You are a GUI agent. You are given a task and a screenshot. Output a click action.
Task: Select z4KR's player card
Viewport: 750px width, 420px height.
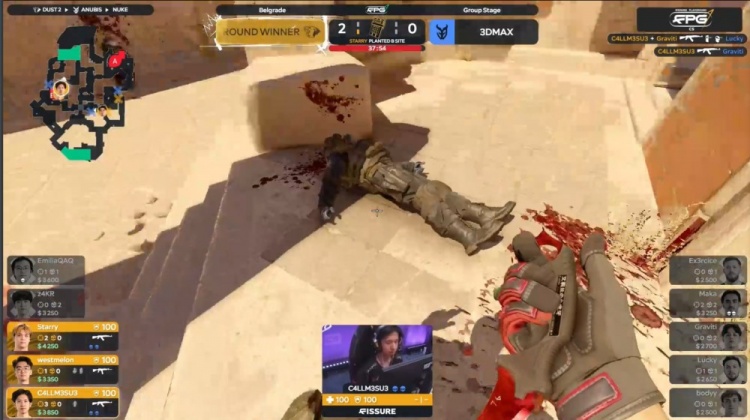[x=62, y=303]
